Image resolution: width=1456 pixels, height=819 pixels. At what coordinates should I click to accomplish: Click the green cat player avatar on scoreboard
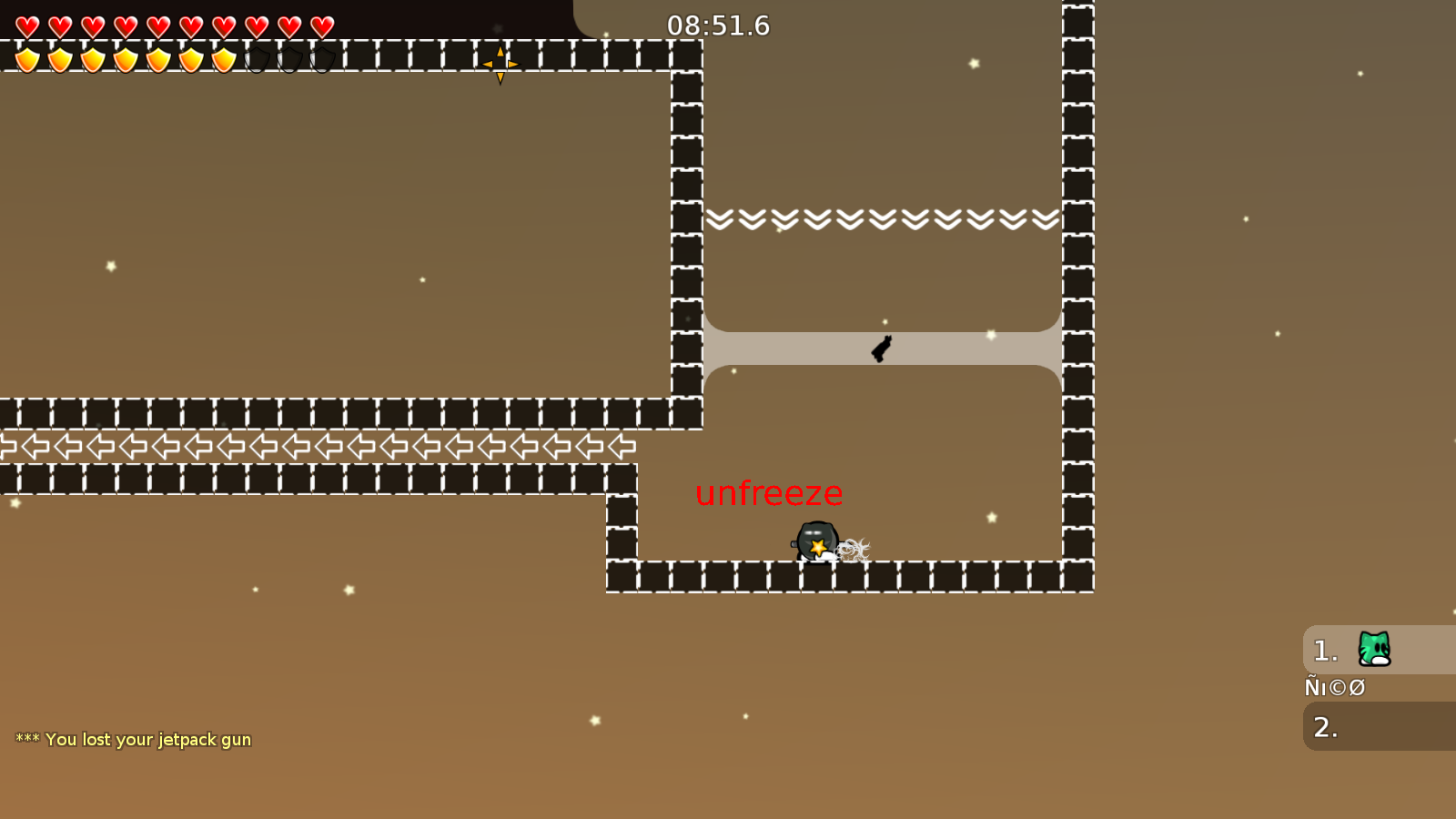1372,650
